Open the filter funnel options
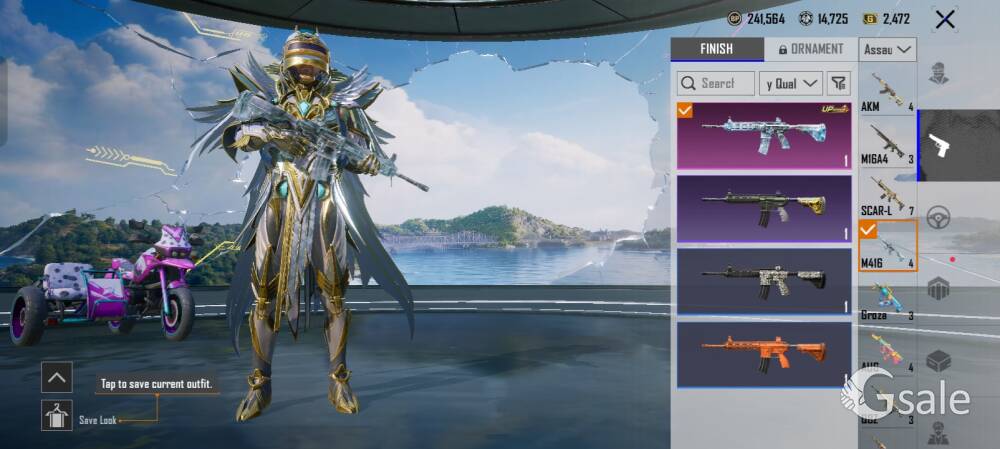The width and height of the screenshot is (1000, 449). pyautogui.click(x=840, y=83)
